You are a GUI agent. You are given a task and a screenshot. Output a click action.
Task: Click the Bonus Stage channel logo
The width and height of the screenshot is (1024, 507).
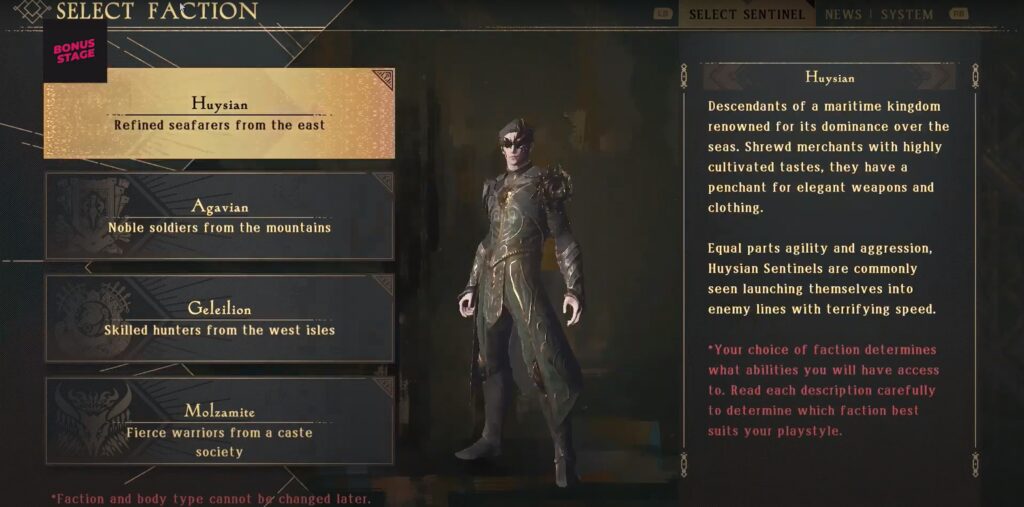75,51
